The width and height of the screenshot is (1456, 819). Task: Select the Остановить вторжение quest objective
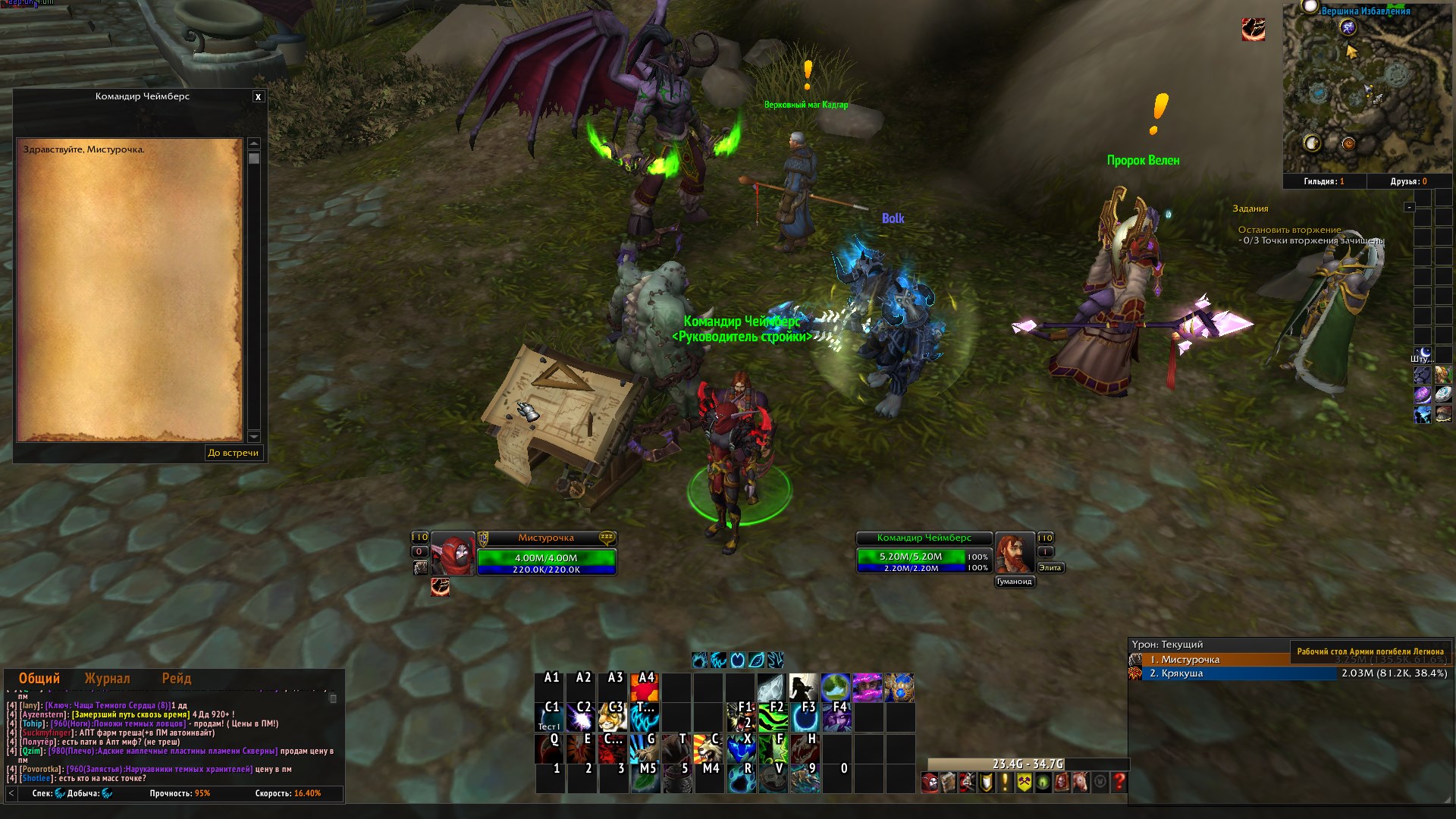[1289, 230]
